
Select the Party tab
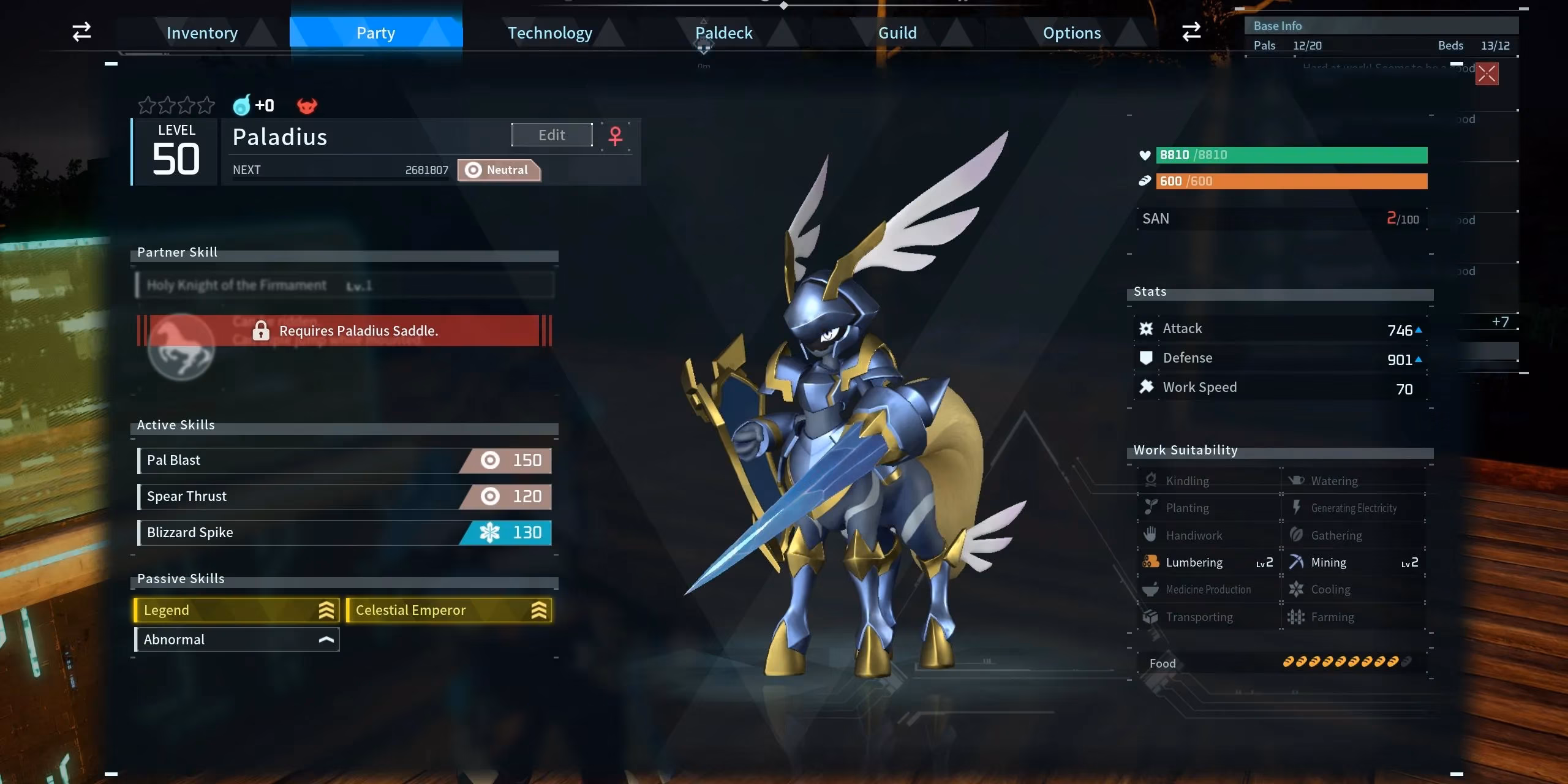375,33
